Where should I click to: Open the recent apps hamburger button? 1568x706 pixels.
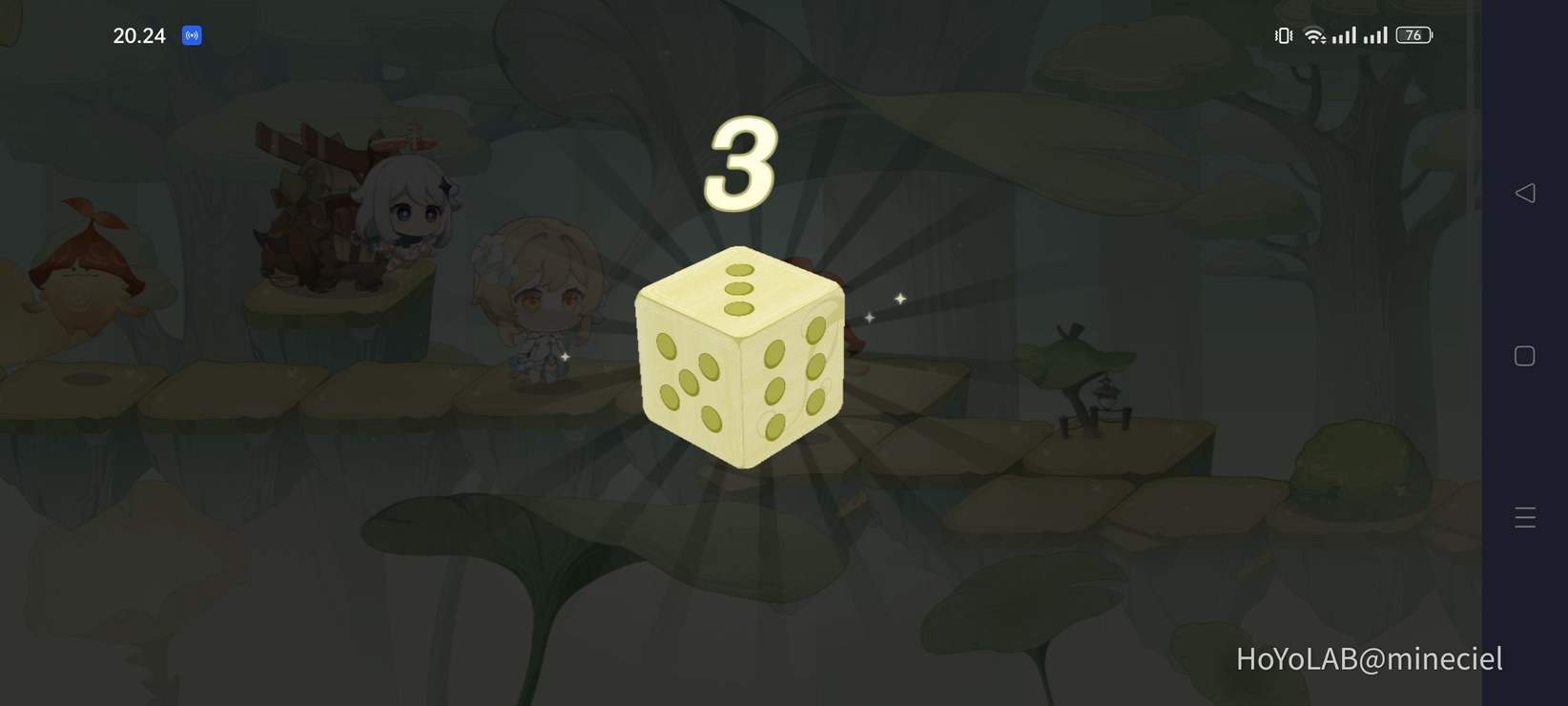pyautogui.click(x=1524, y=517)
